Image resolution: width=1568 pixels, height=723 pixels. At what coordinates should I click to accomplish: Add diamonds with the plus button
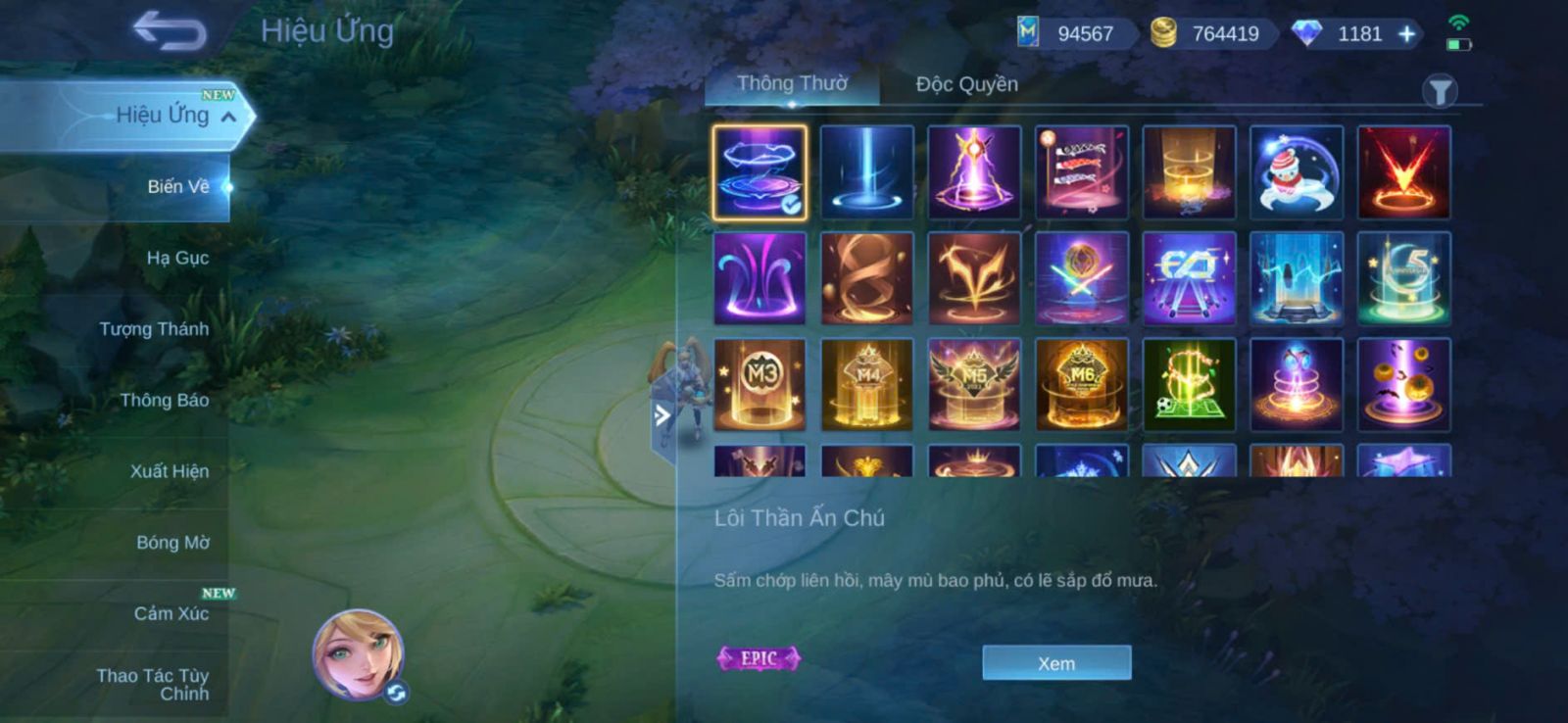1407,34
